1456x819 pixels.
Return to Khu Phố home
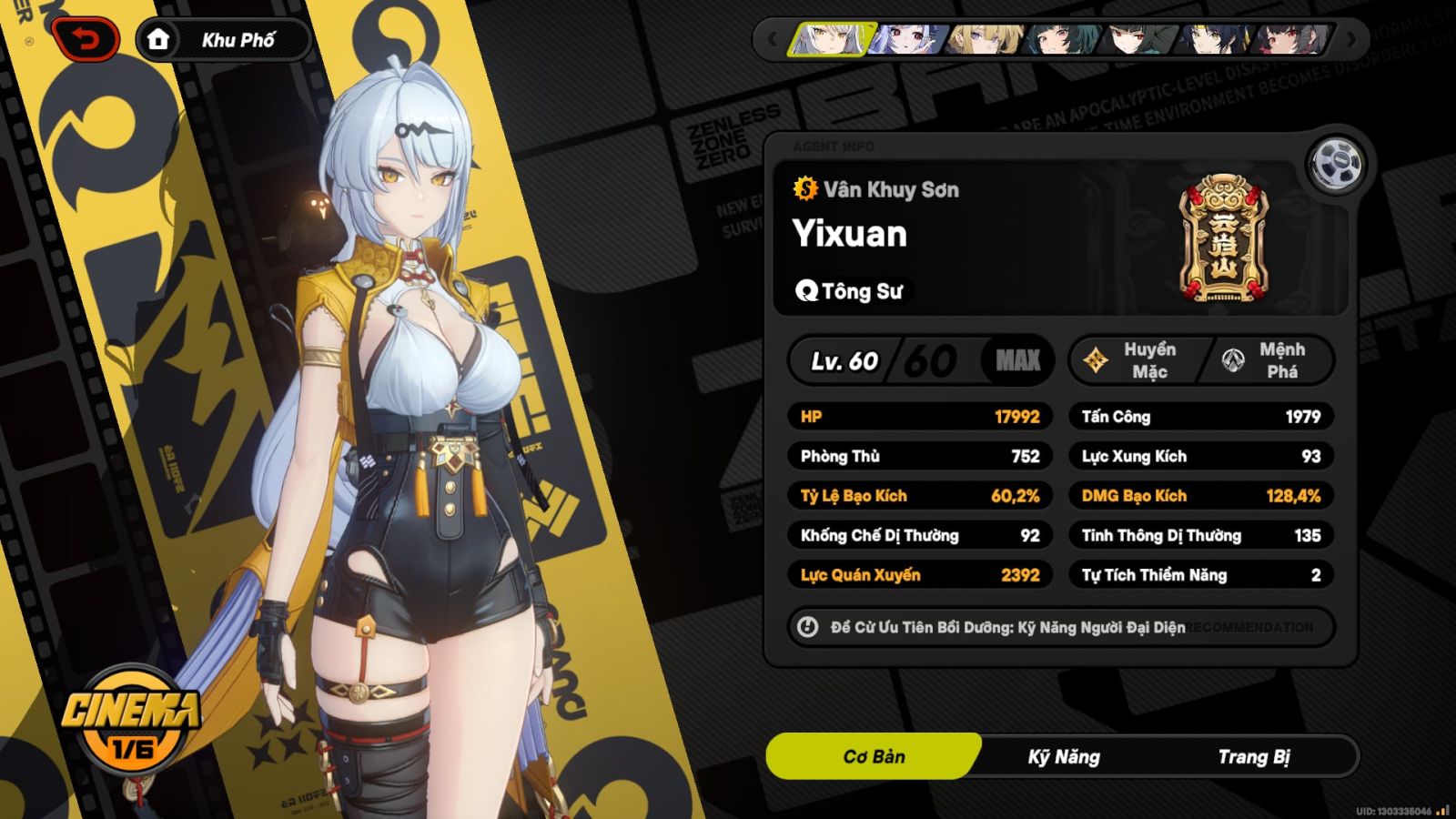click(222, 40)
